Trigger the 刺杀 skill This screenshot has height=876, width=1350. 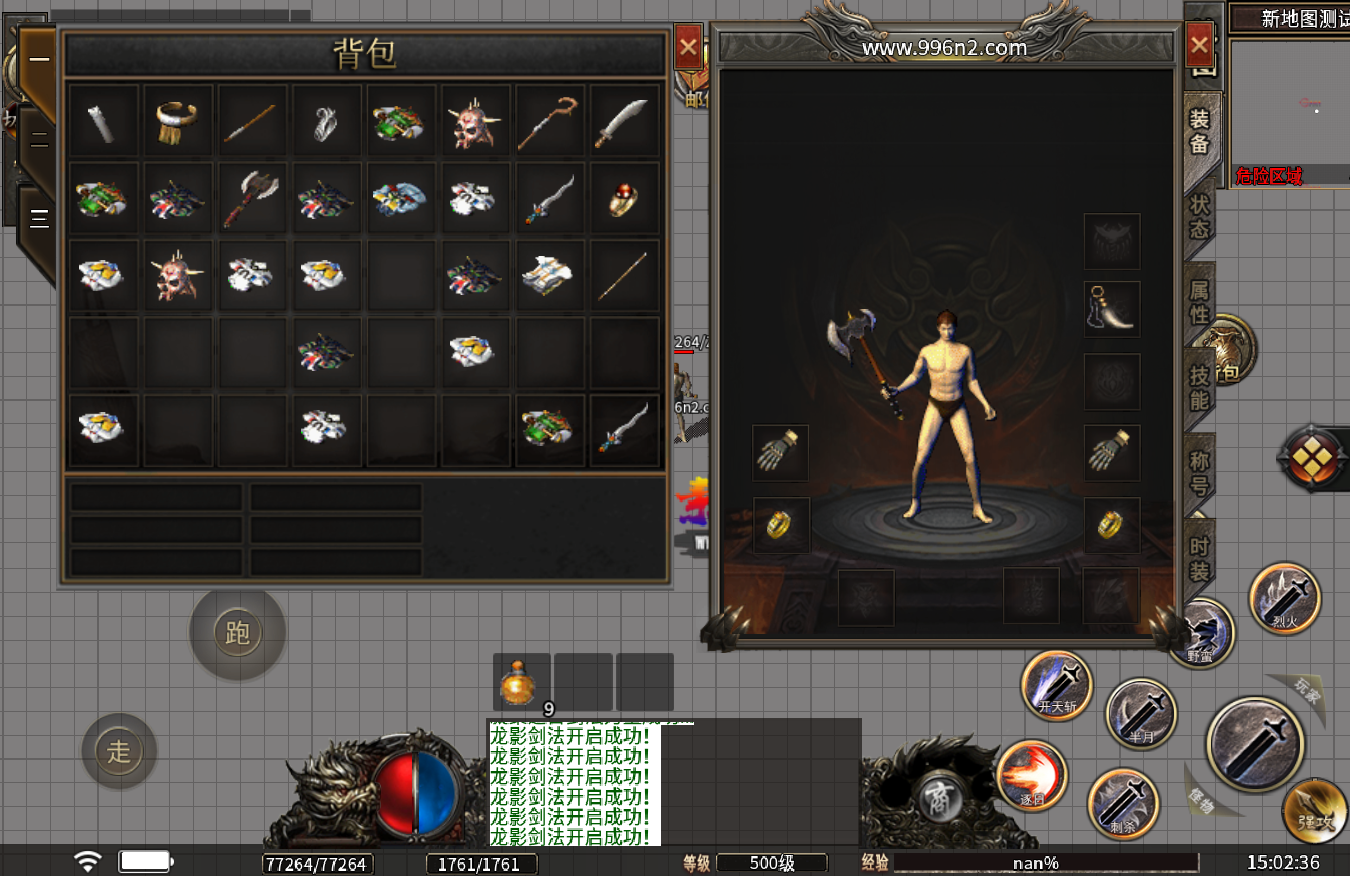1123,802
